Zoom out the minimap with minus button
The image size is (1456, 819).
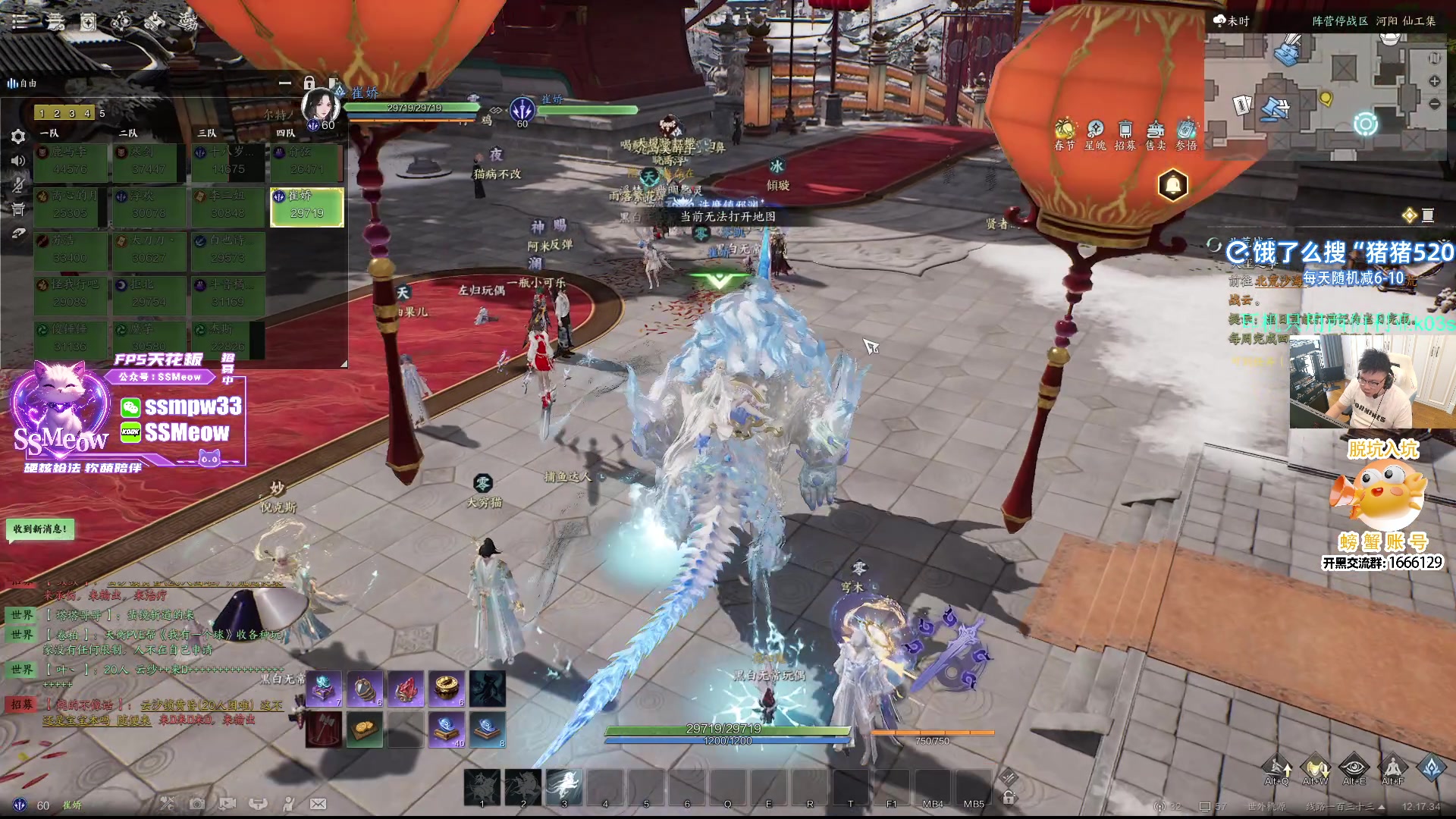[1434, 104]
